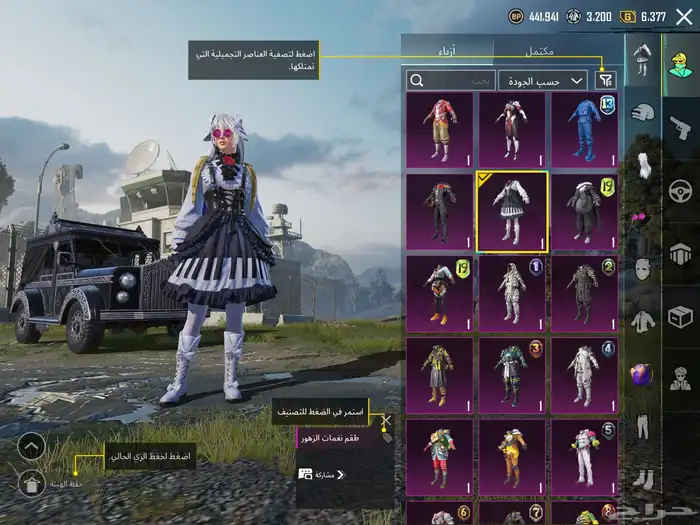Screen dimensions: 700x525
Task: Click the outfit search field
Action: (x=451, y=80)
